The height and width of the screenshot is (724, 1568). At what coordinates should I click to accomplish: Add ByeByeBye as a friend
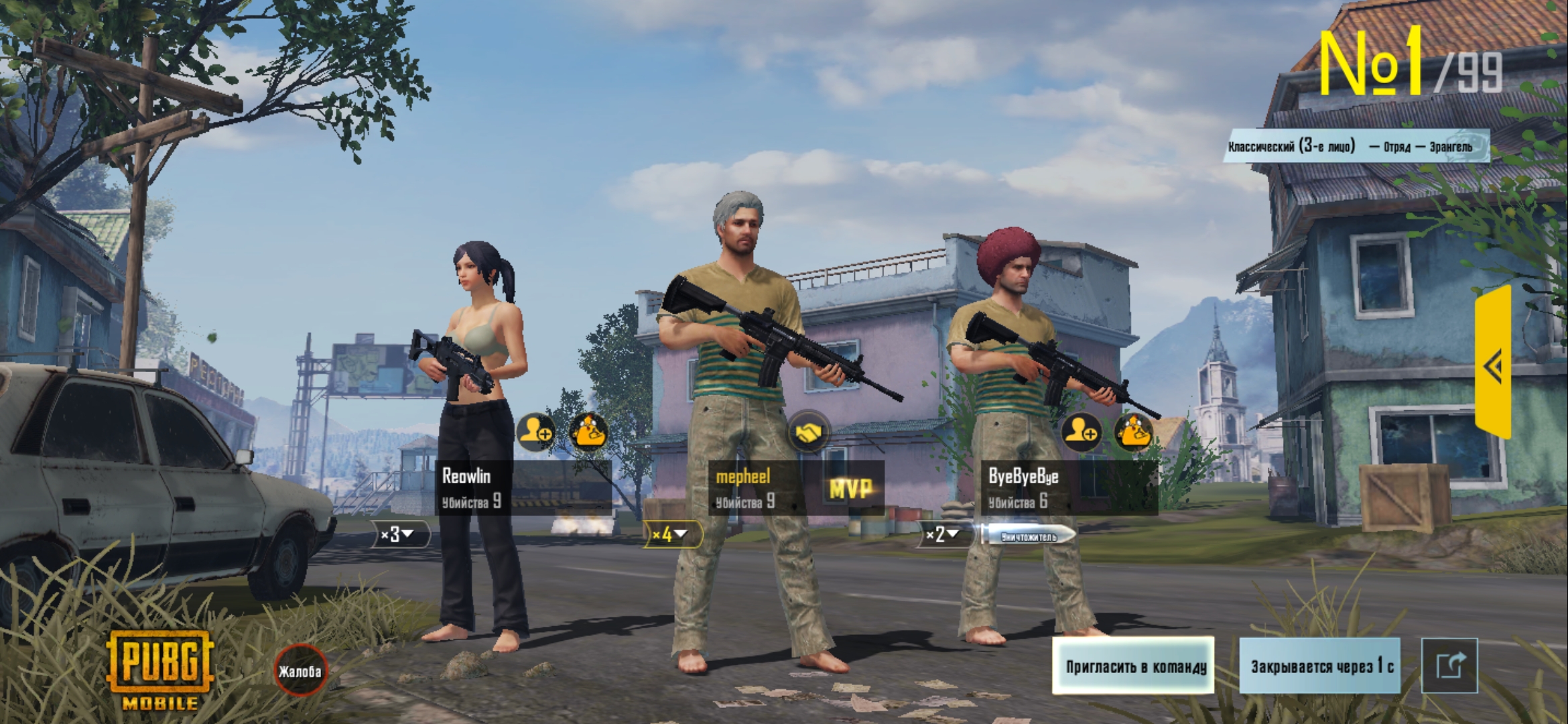(x=1081, y=432)
